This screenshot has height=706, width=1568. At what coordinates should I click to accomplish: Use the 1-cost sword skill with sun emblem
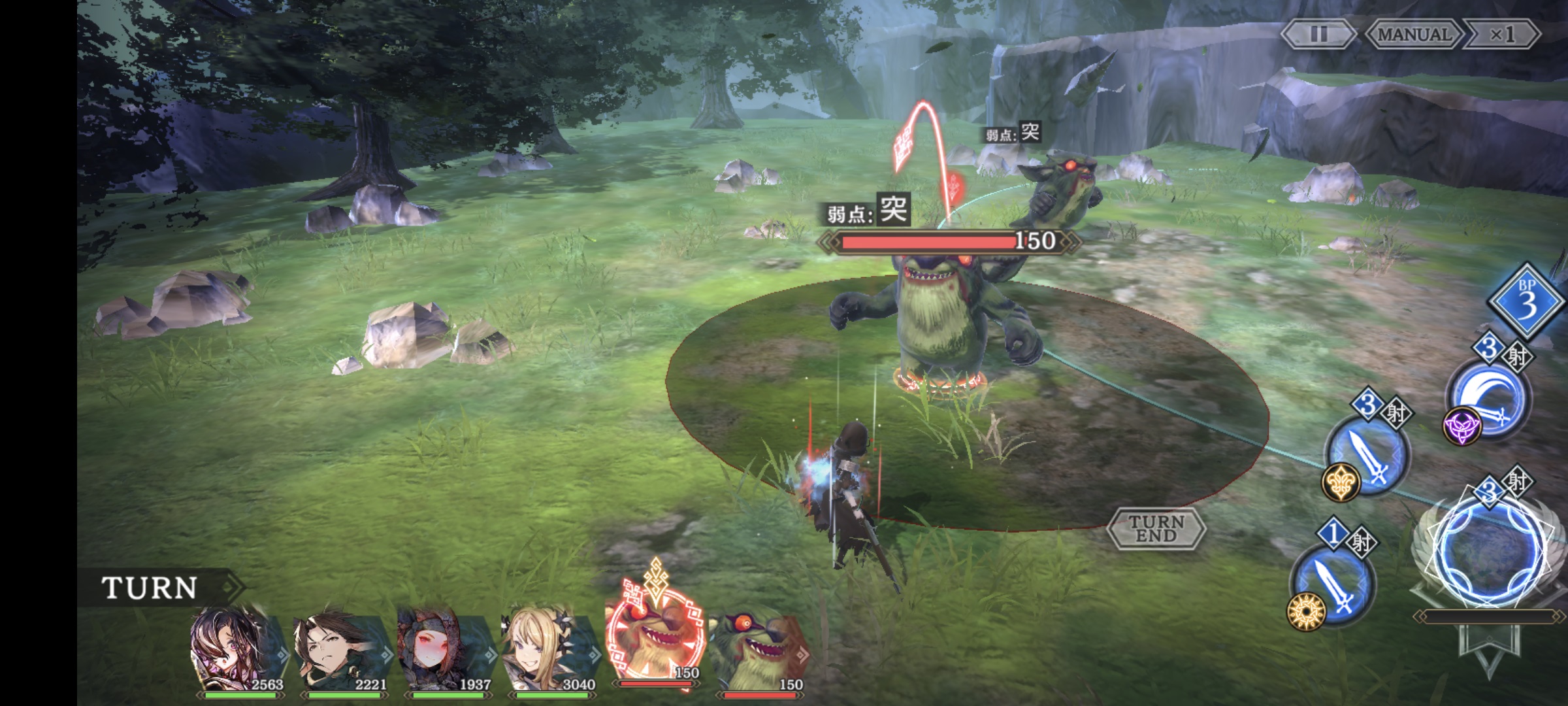click(1333, 586)
